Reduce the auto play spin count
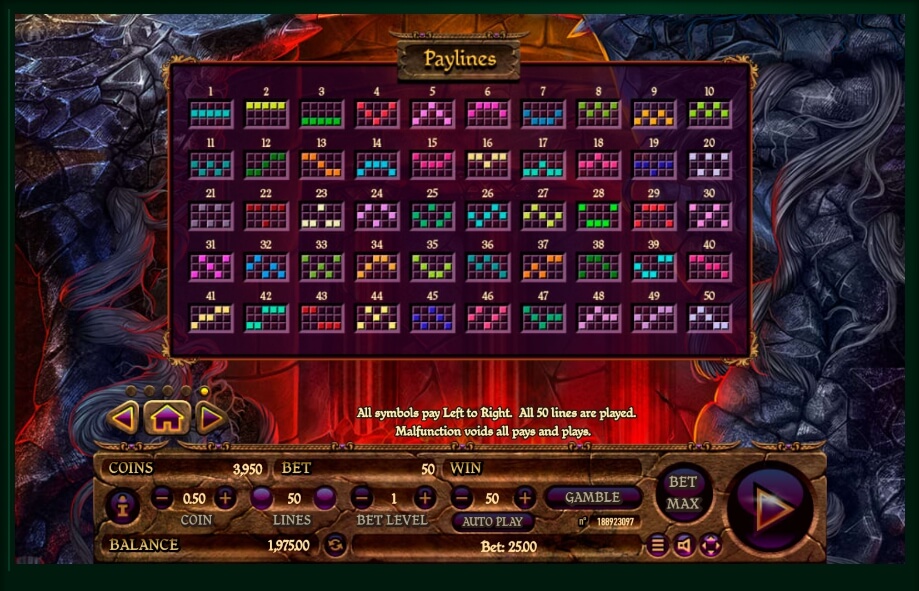 [x=461, y=497]
